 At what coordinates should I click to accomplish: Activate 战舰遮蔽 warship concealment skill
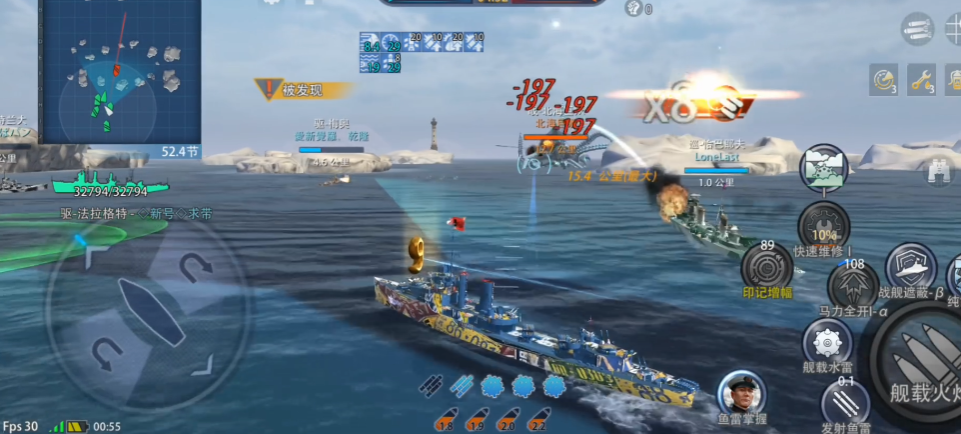pyautogui.click(x=910, y=266)
